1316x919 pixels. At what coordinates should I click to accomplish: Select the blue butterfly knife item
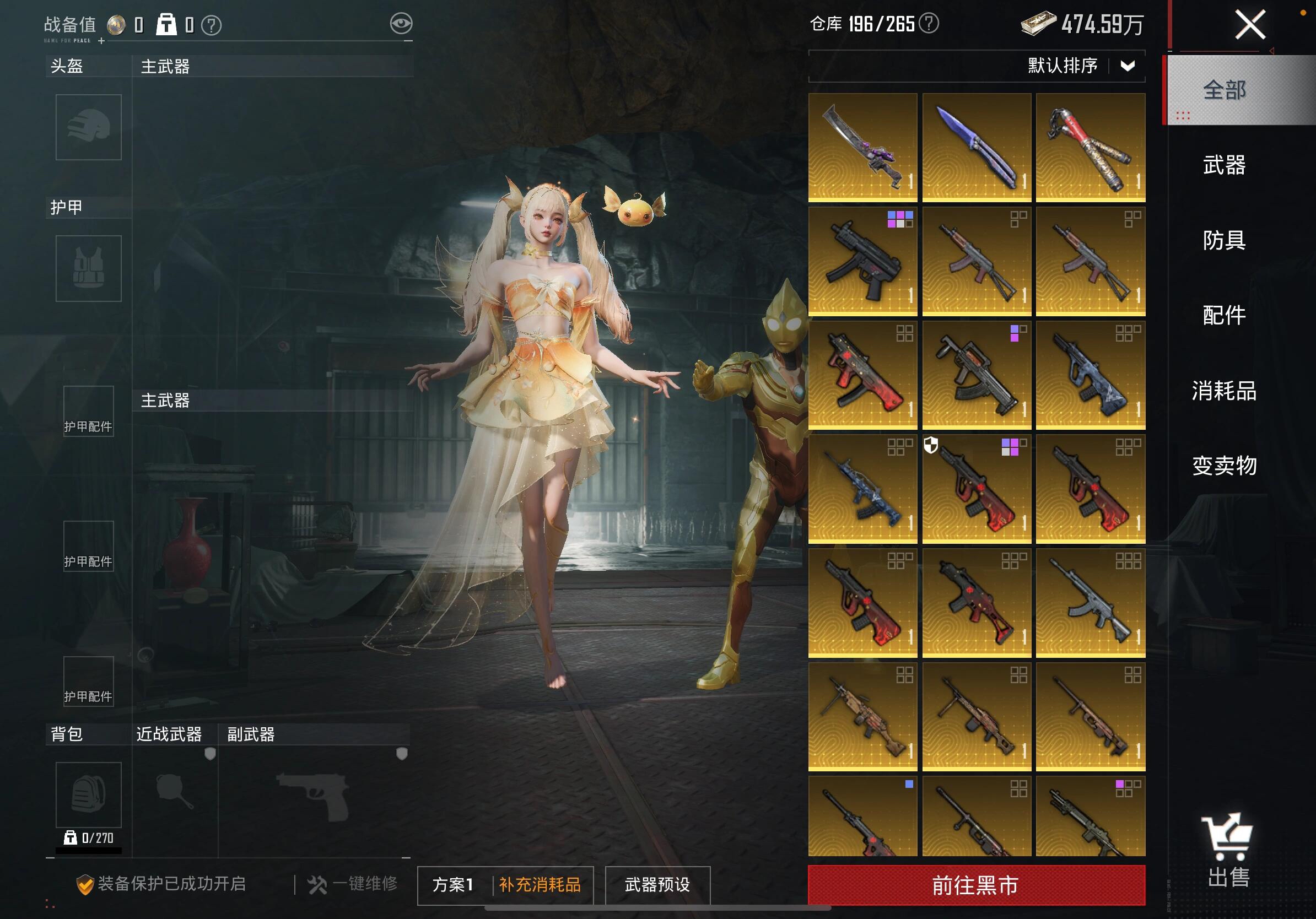[x=976, y=147]
